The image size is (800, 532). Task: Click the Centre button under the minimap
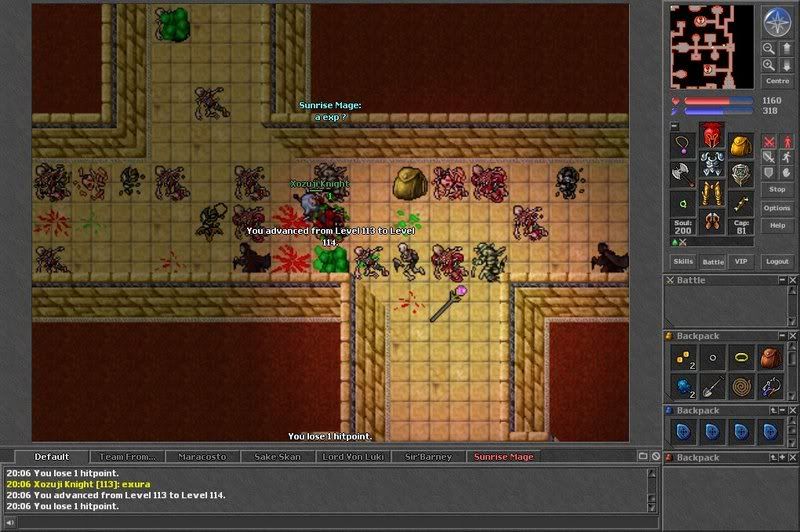click(776, 81)
